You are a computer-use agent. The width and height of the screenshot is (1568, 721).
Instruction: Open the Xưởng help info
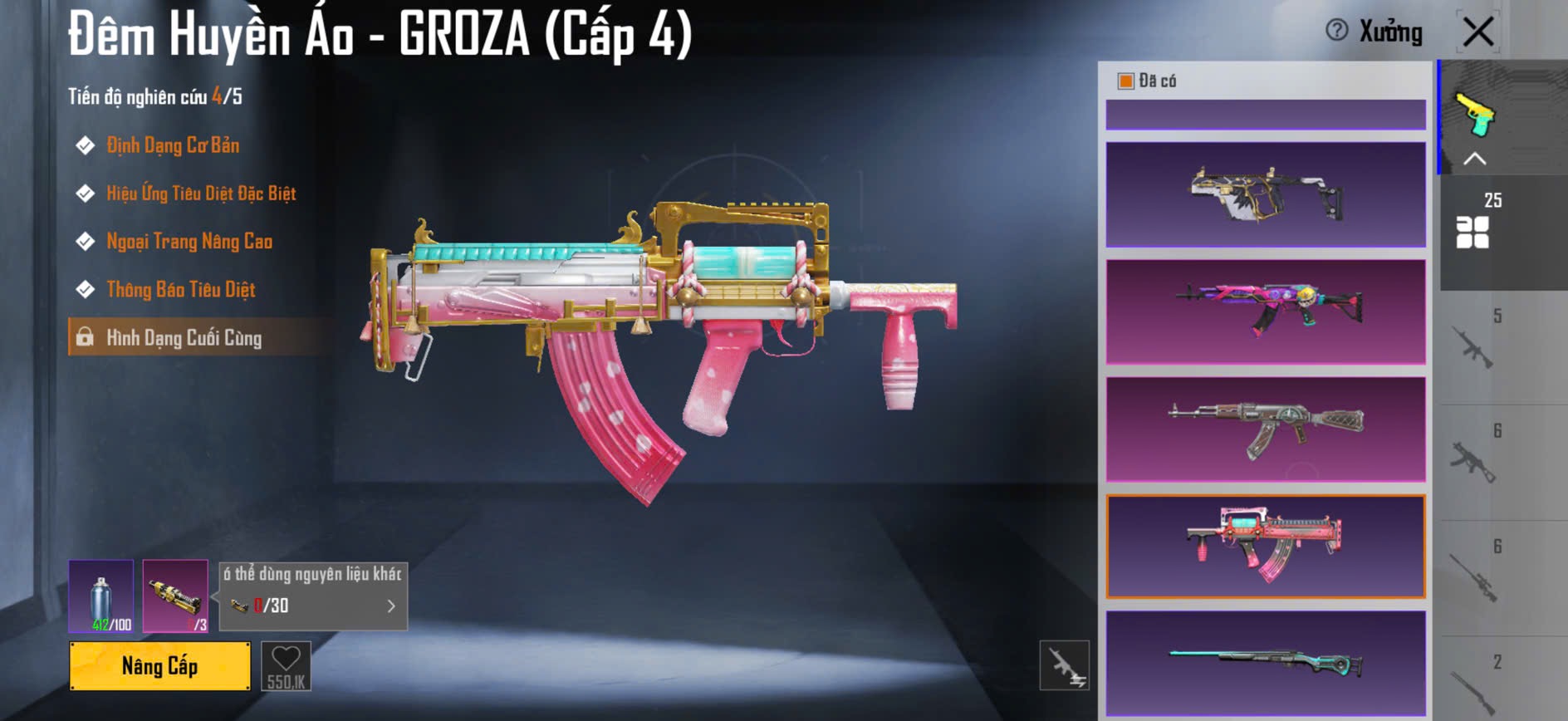pos(1337,31)
